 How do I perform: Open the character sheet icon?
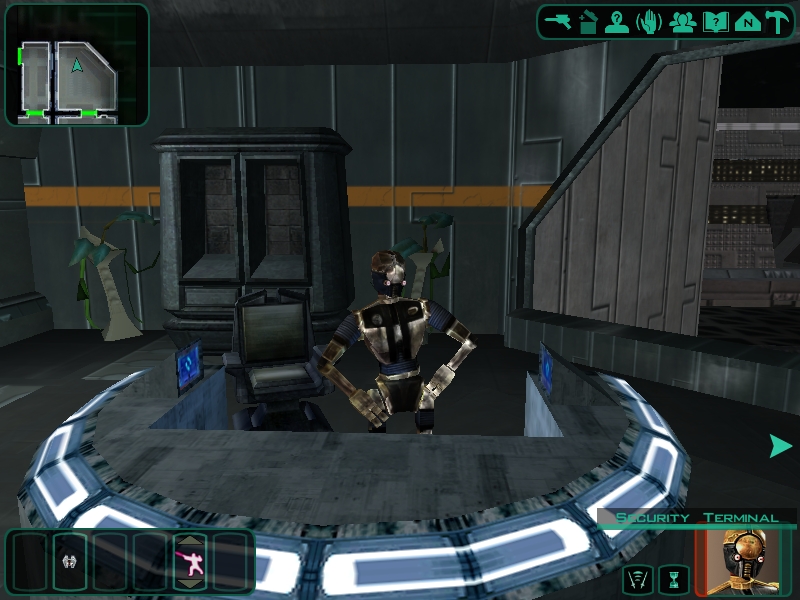tap(618, 22)
